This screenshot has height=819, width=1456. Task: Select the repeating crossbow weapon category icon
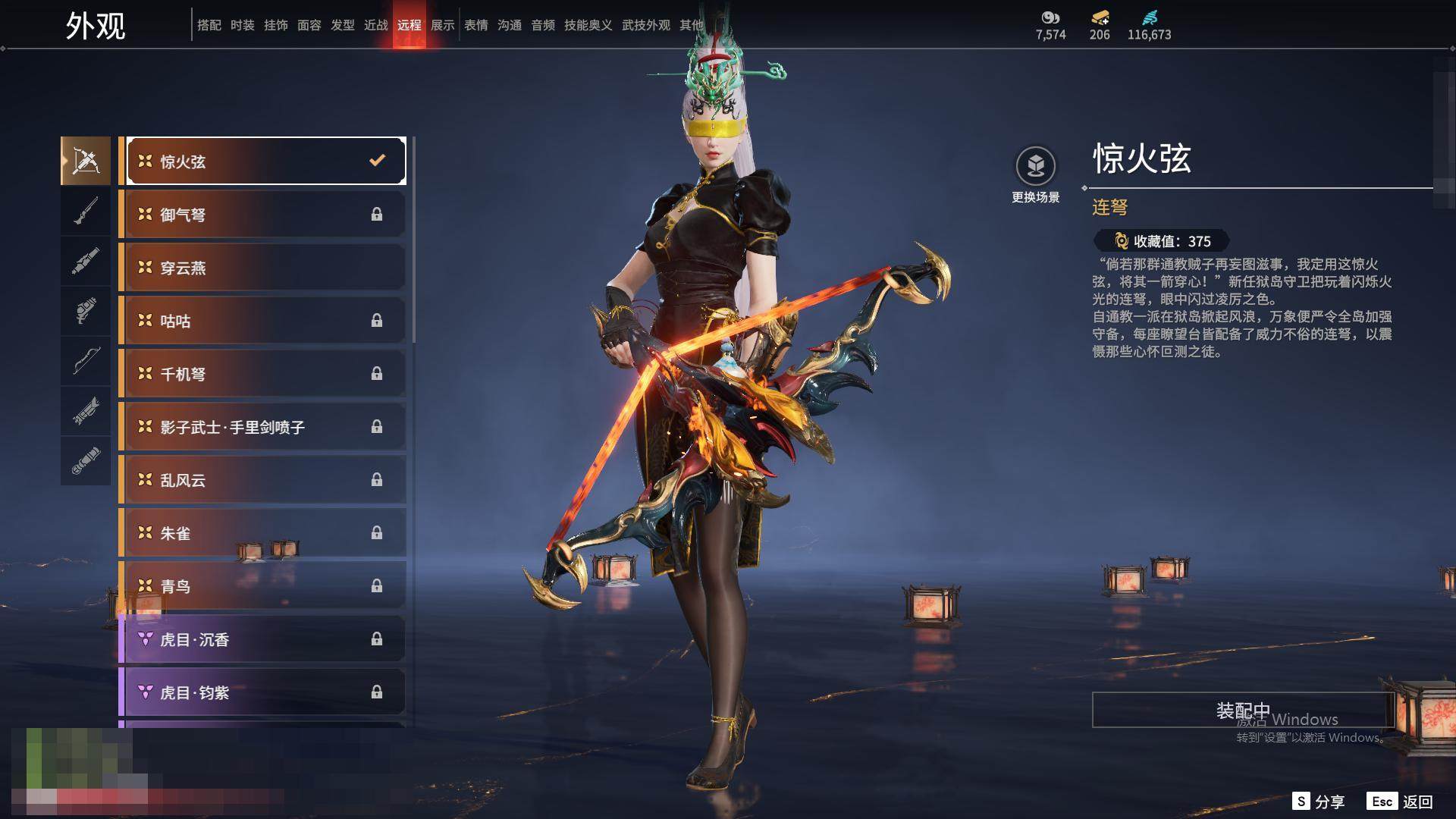(86, 161)
